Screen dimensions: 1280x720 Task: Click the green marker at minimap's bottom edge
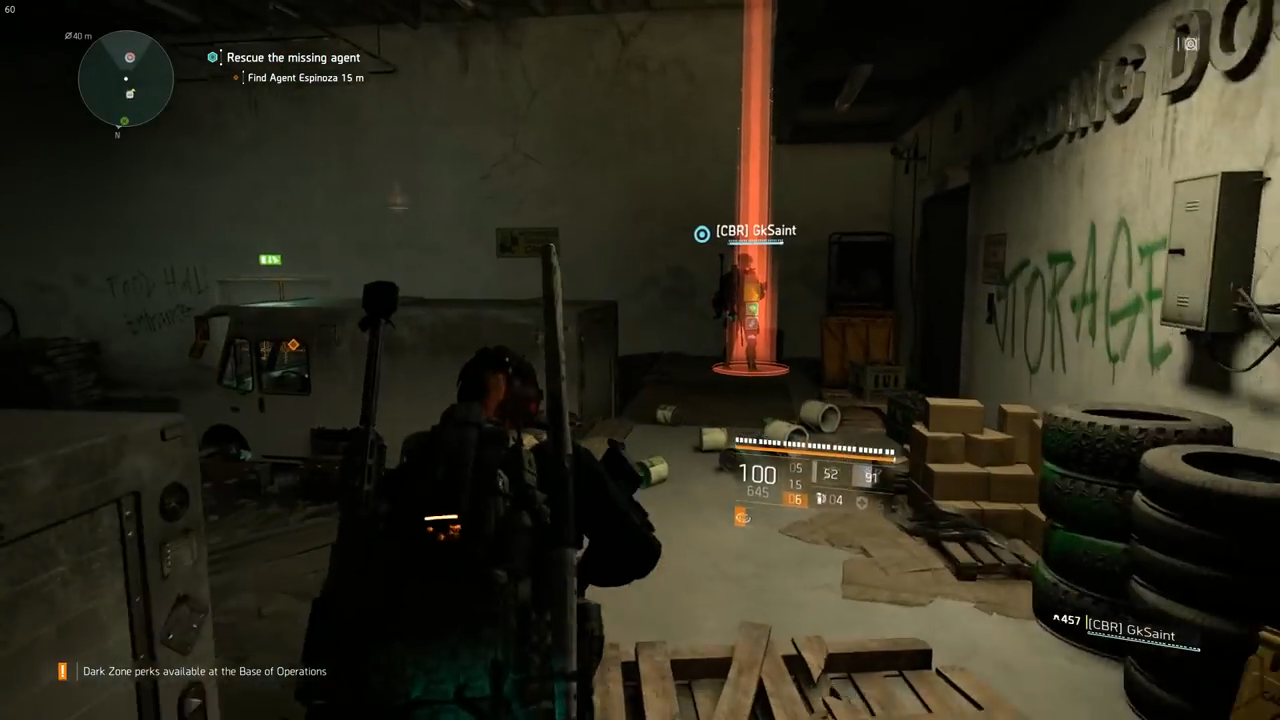[125, 121]
